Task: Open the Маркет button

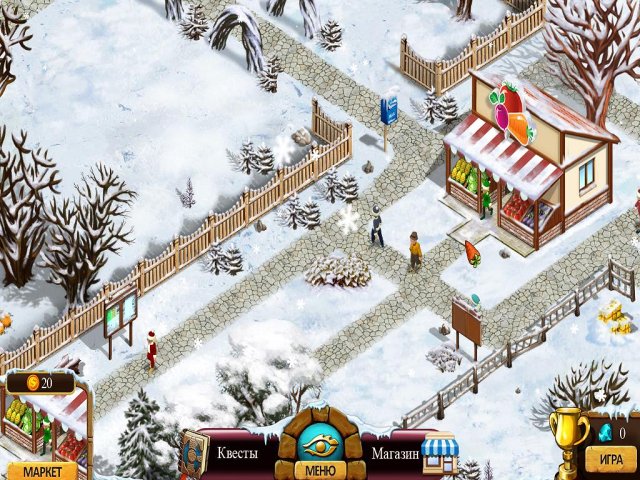Action: 41,471
